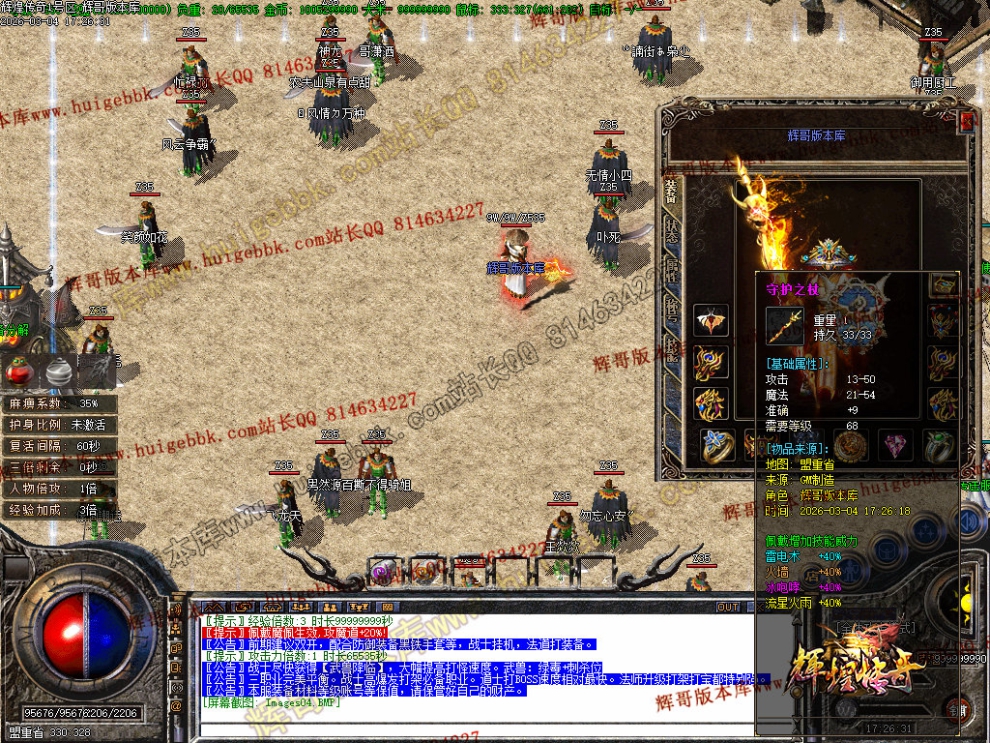The width and height of the screenshot is (990, 743).
Task: Open the 属性 attributes tab
Action: click(x=672, y=268)
